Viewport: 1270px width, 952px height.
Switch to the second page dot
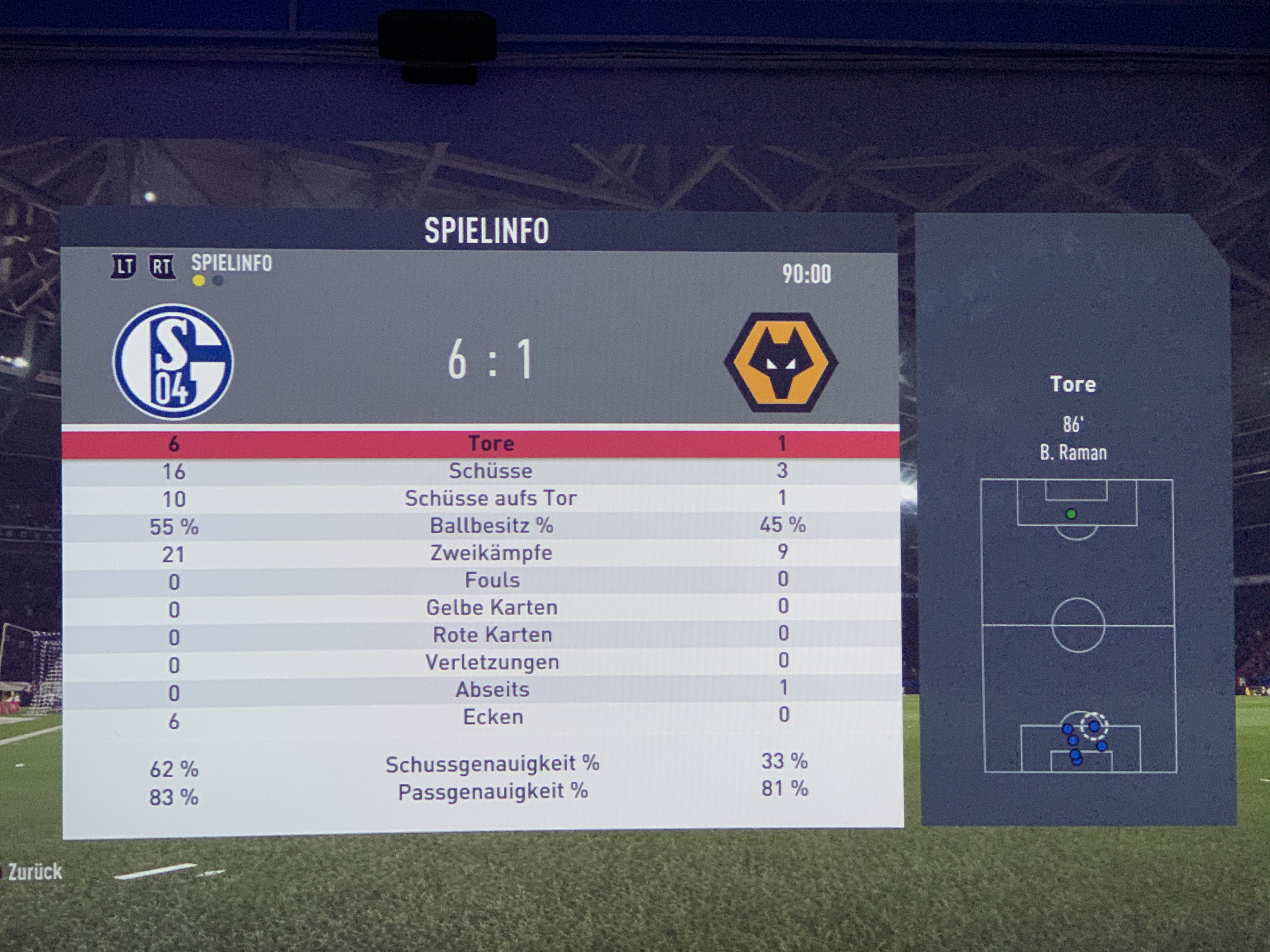218,281
